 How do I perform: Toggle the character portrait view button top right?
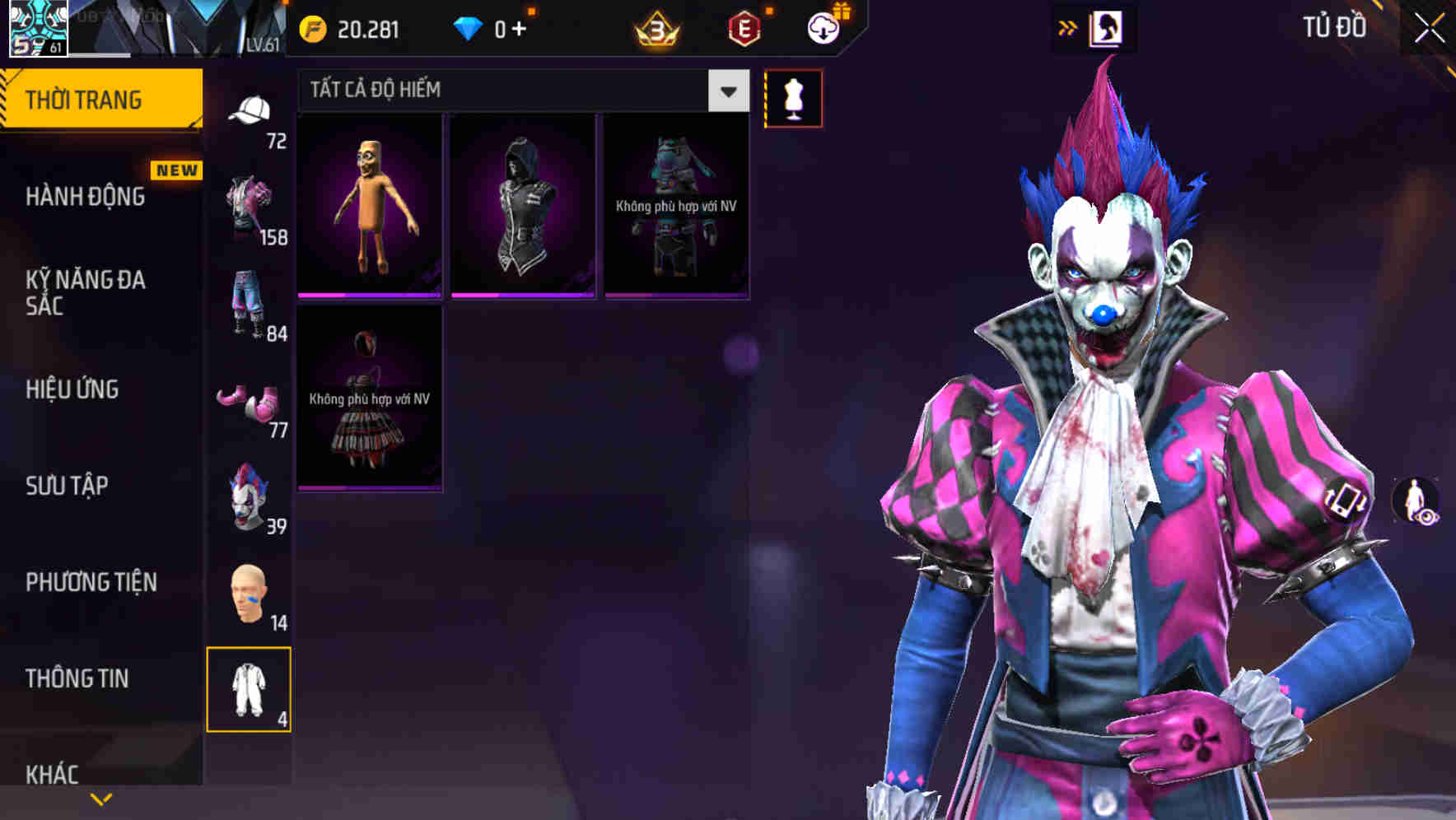point(1108,26)
